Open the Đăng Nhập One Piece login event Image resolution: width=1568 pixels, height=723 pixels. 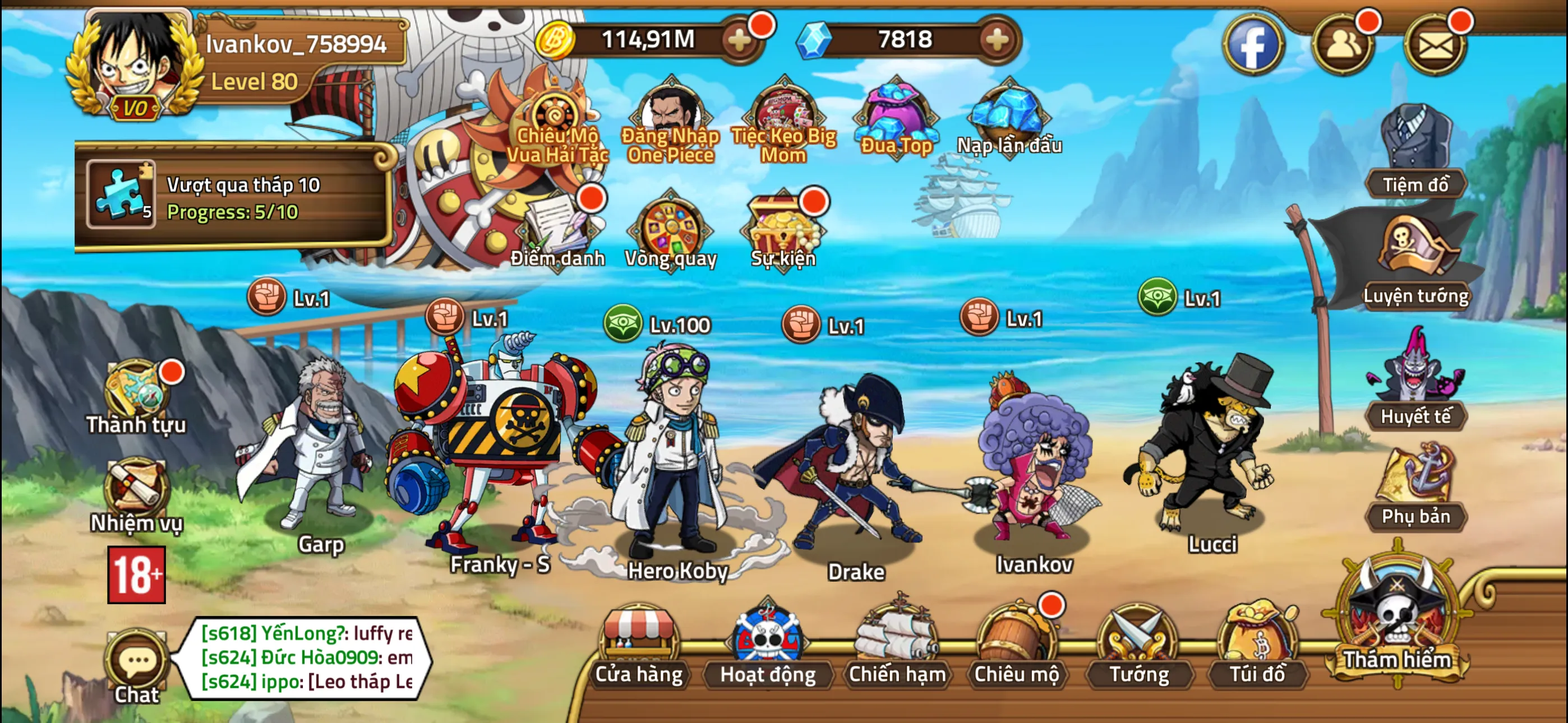[668, 115]
